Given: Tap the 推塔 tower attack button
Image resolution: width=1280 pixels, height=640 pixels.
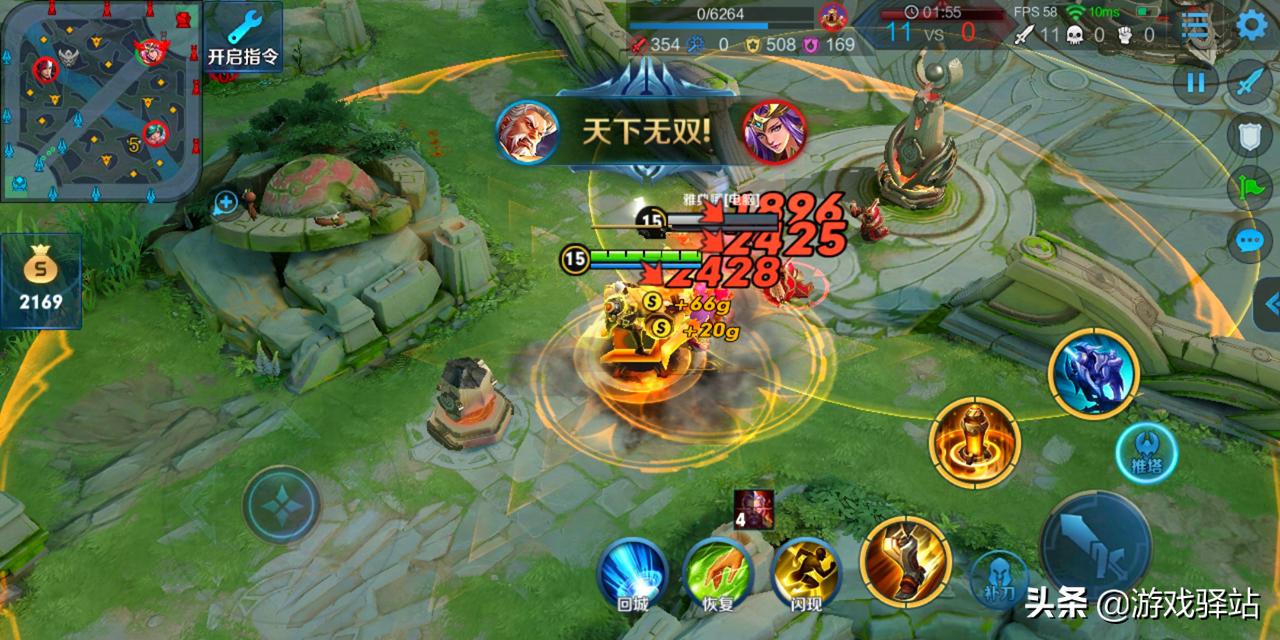Looking at the screenshot, I should click(x=1145, y=453).
